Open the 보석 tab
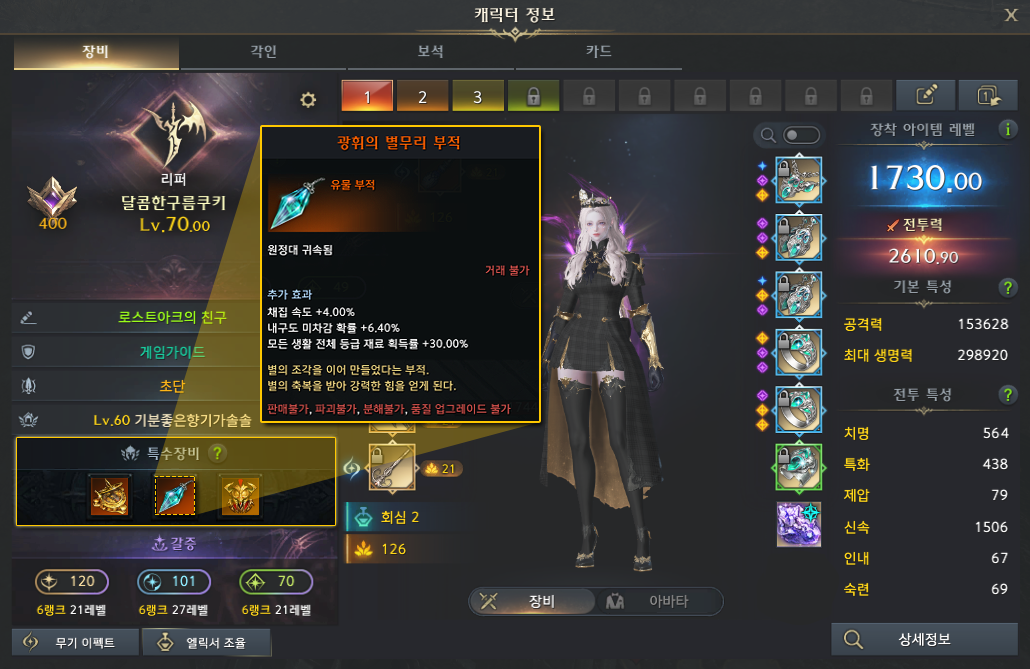 431,52
